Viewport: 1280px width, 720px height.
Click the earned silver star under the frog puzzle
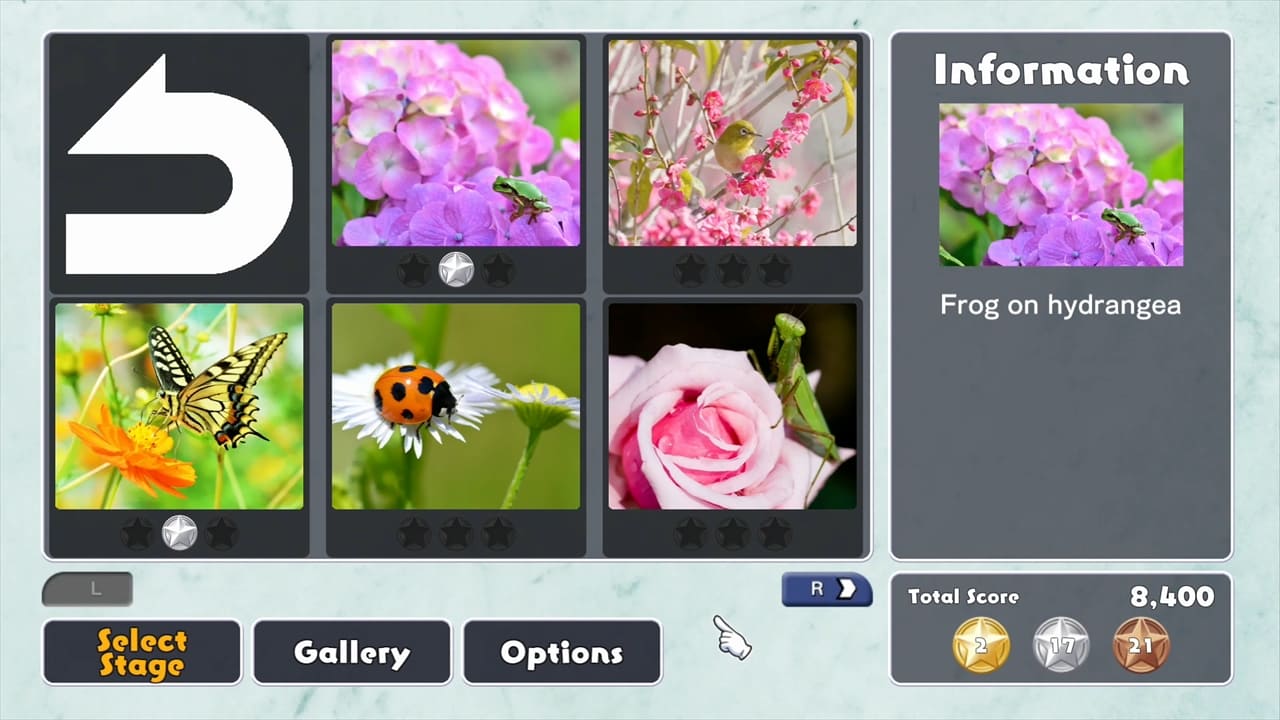click(x=457, y=268)
